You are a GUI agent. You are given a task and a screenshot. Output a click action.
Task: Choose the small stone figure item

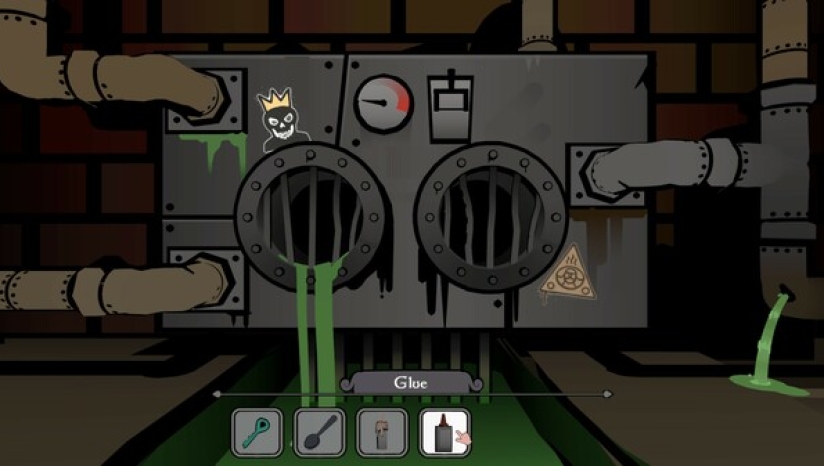click(382, 433)
